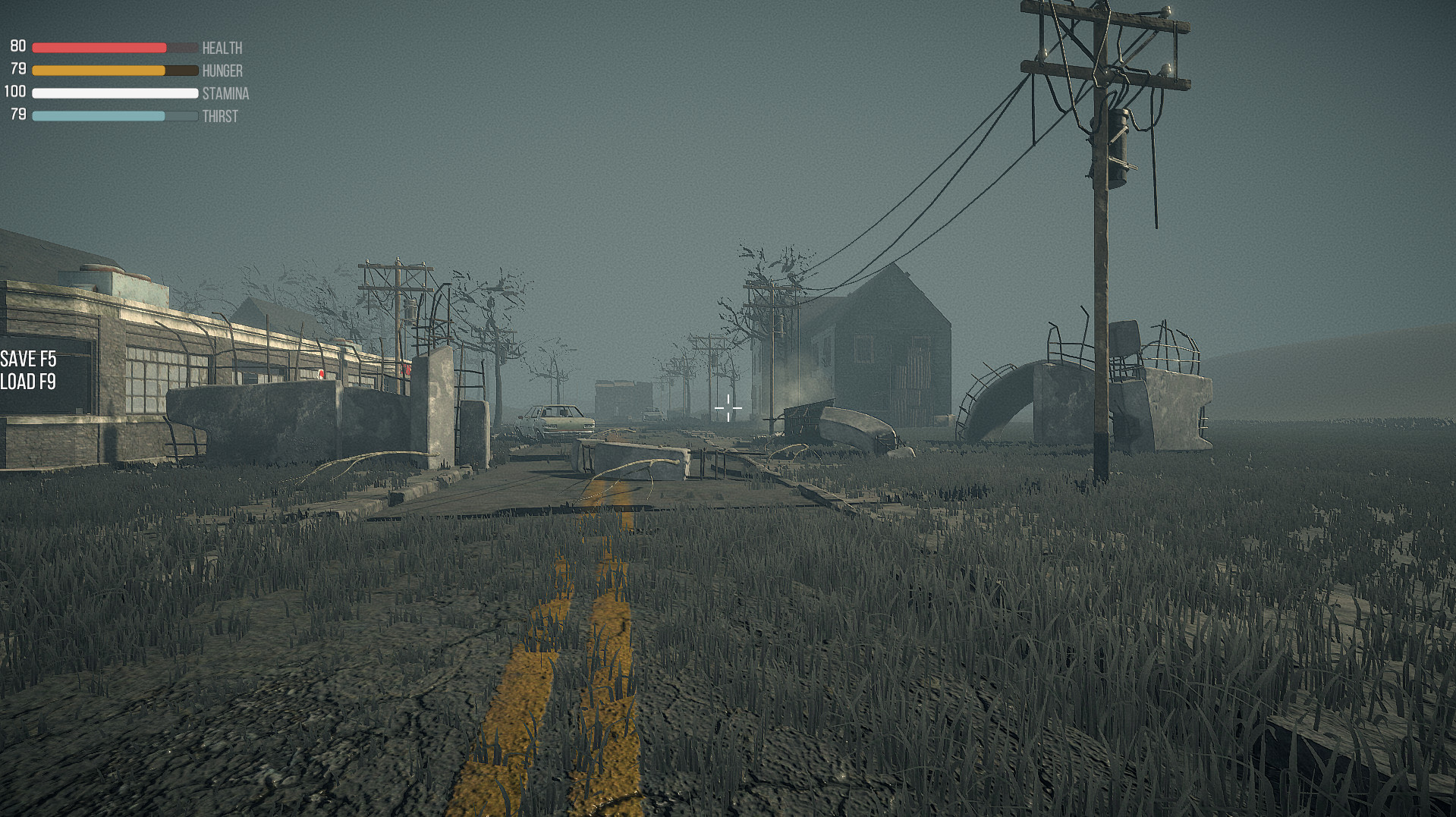Click the STAMINA label text
This screenshot has width=1456, height=817.
[225, 94]
